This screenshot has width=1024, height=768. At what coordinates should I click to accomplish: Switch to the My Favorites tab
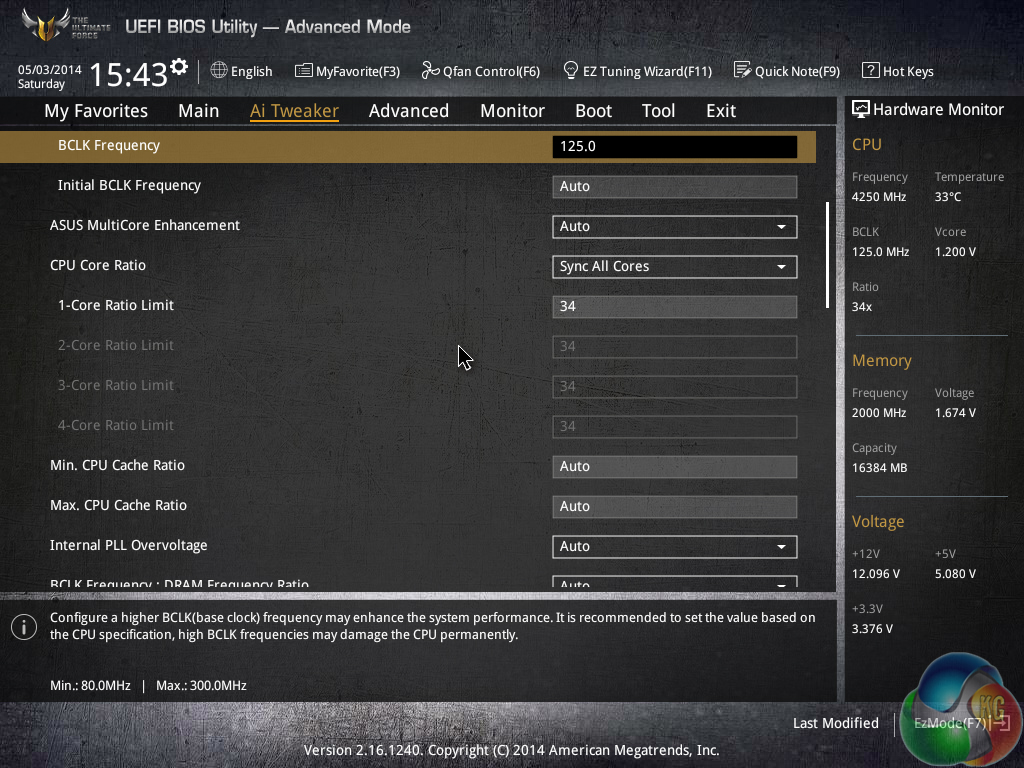click(96, 111)
